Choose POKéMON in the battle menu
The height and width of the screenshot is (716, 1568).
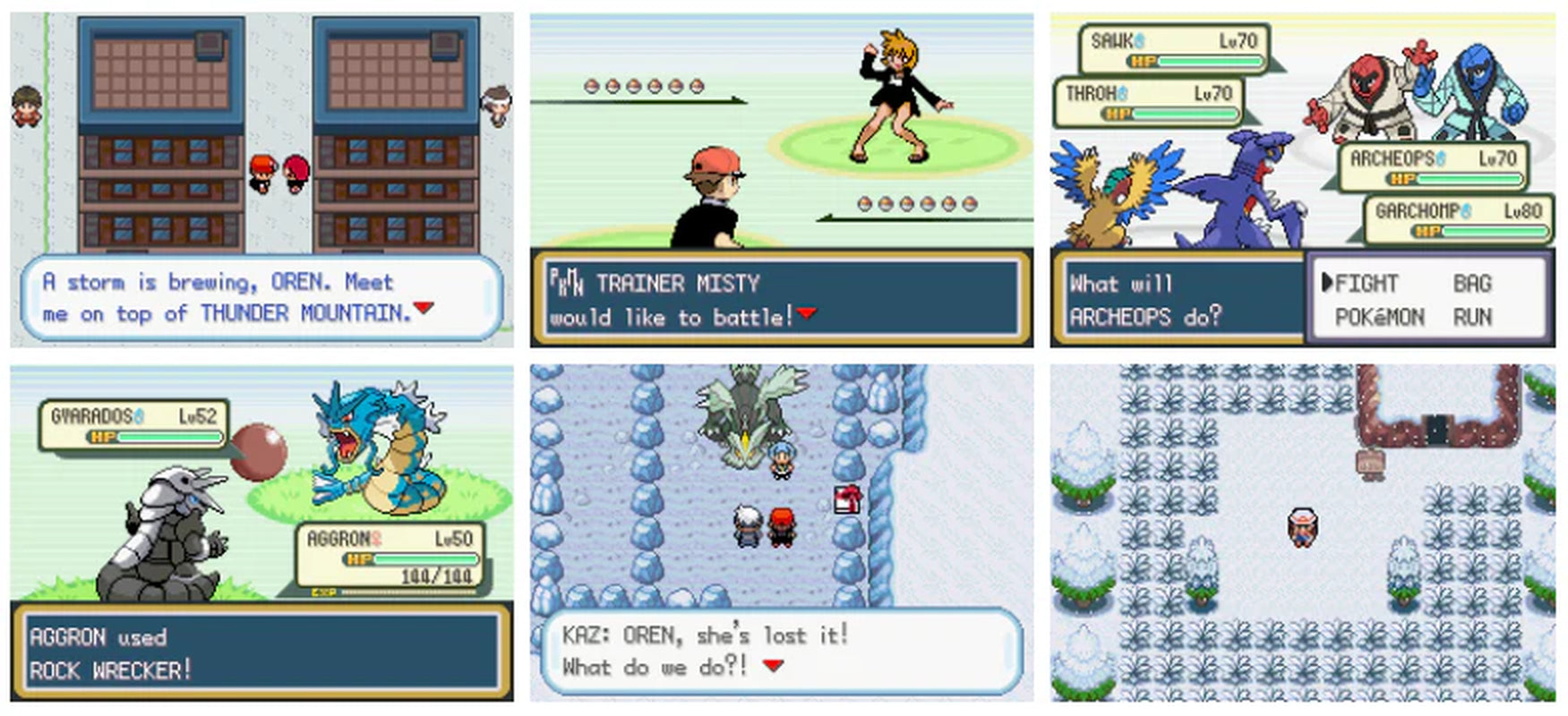coord(1379,317)
